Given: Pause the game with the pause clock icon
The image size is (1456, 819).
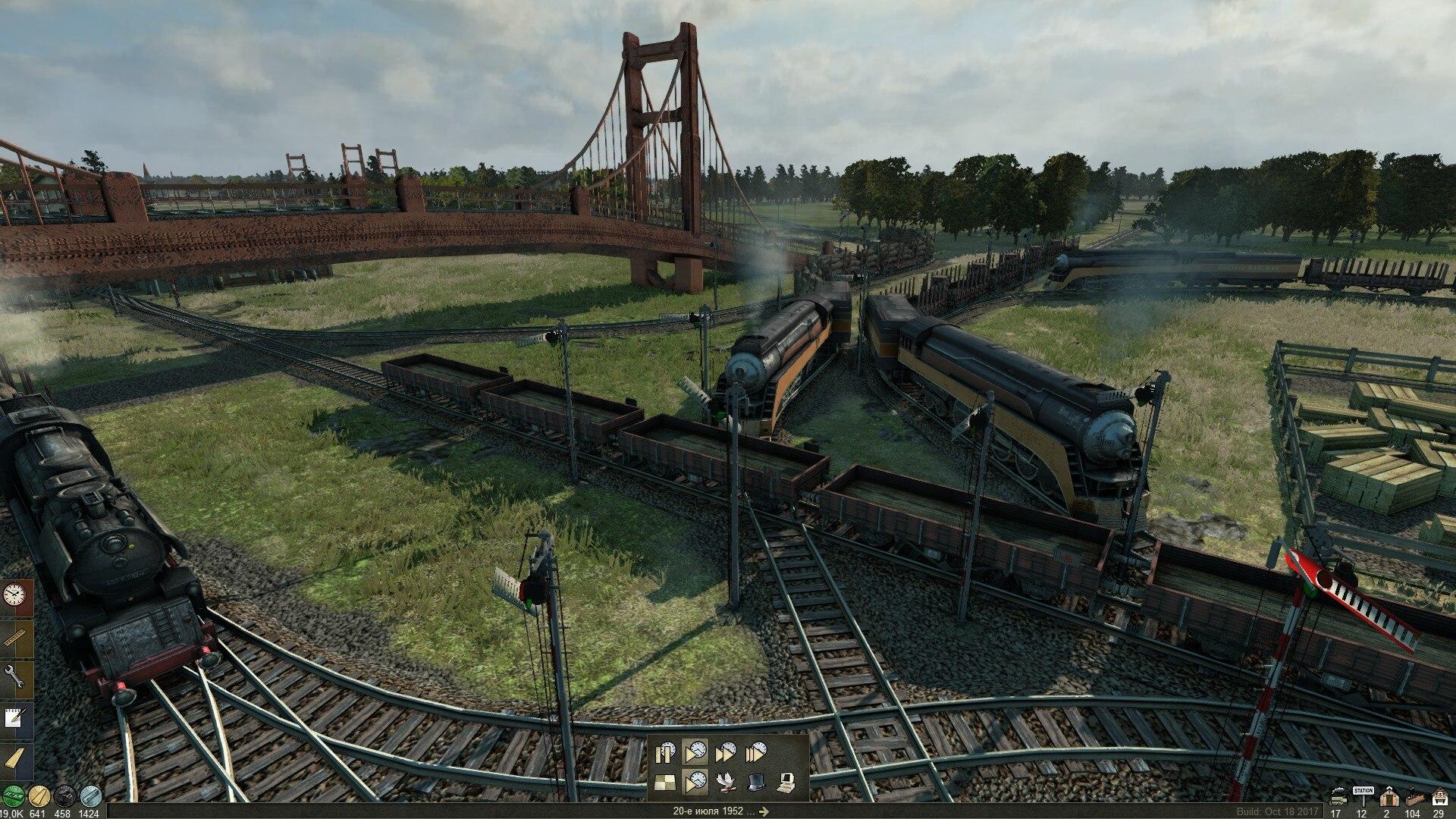Looking at the screenshot, I should point(666,752).
